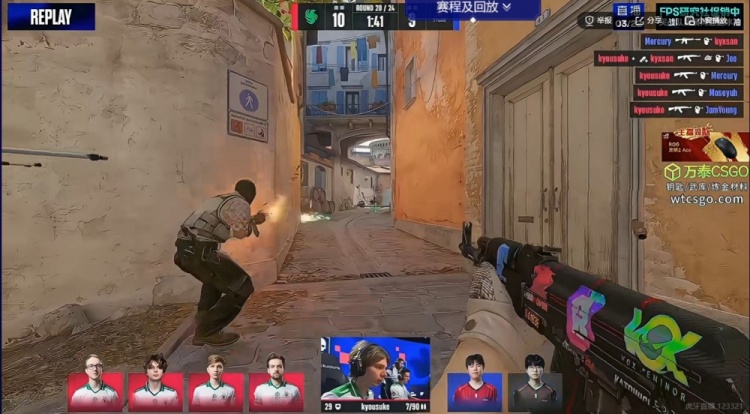Screen dimensions: 750x414
Task: Share the stream with the 分享 button
Action: (x=649, y=19)
